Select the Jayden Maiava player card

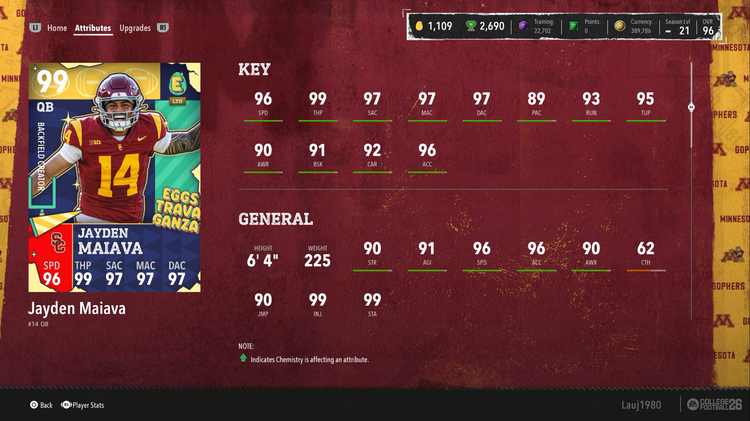(115, 177)
